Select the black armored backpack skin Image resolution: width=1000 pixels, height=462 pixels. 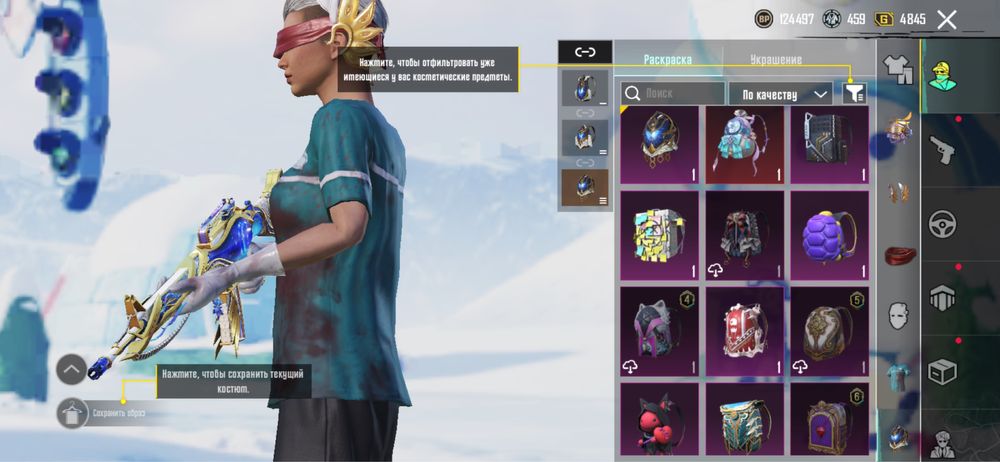click(x=830, y=145)
